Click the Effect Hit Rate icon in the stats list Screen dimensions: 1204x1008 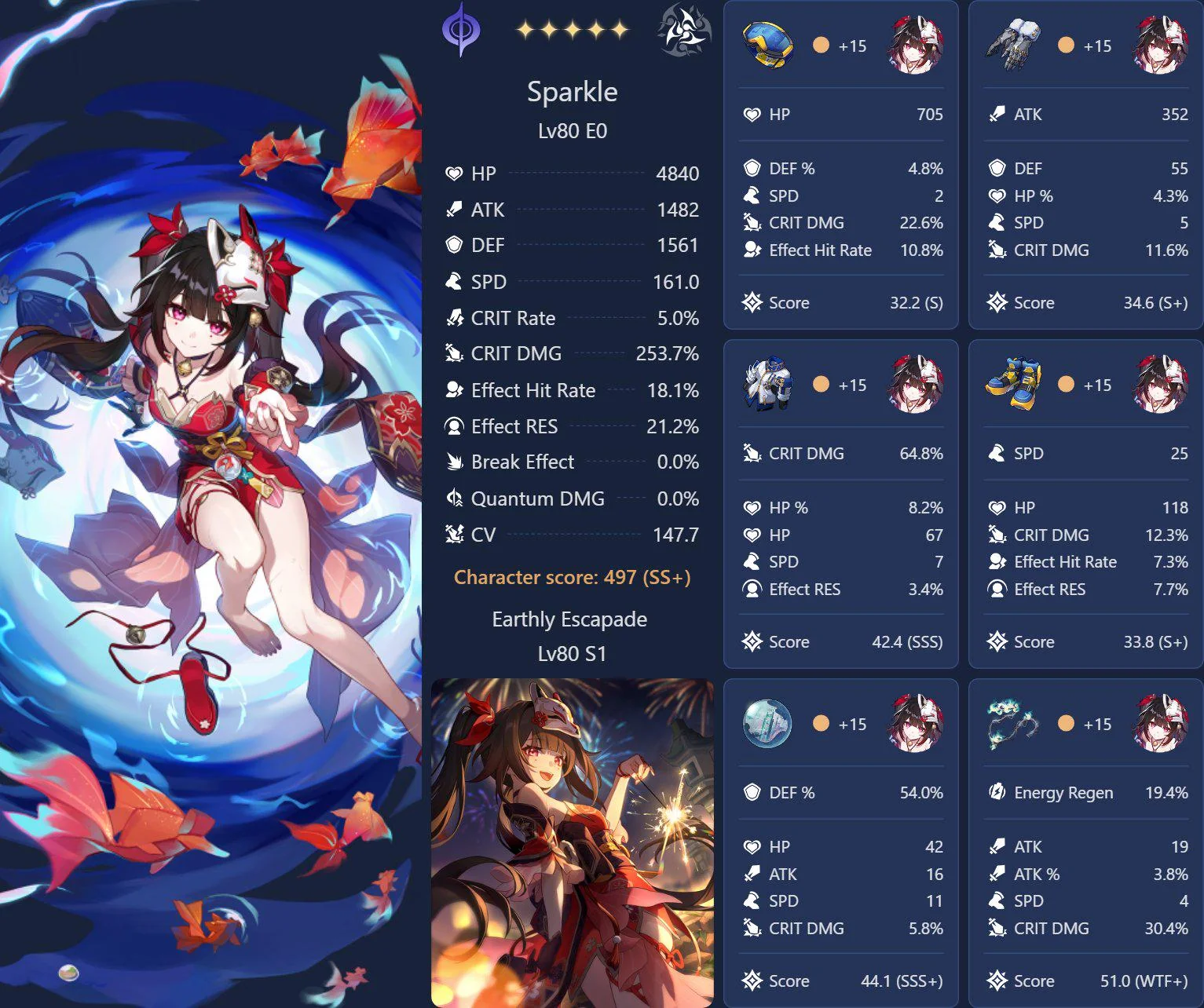tap(456, 390)
